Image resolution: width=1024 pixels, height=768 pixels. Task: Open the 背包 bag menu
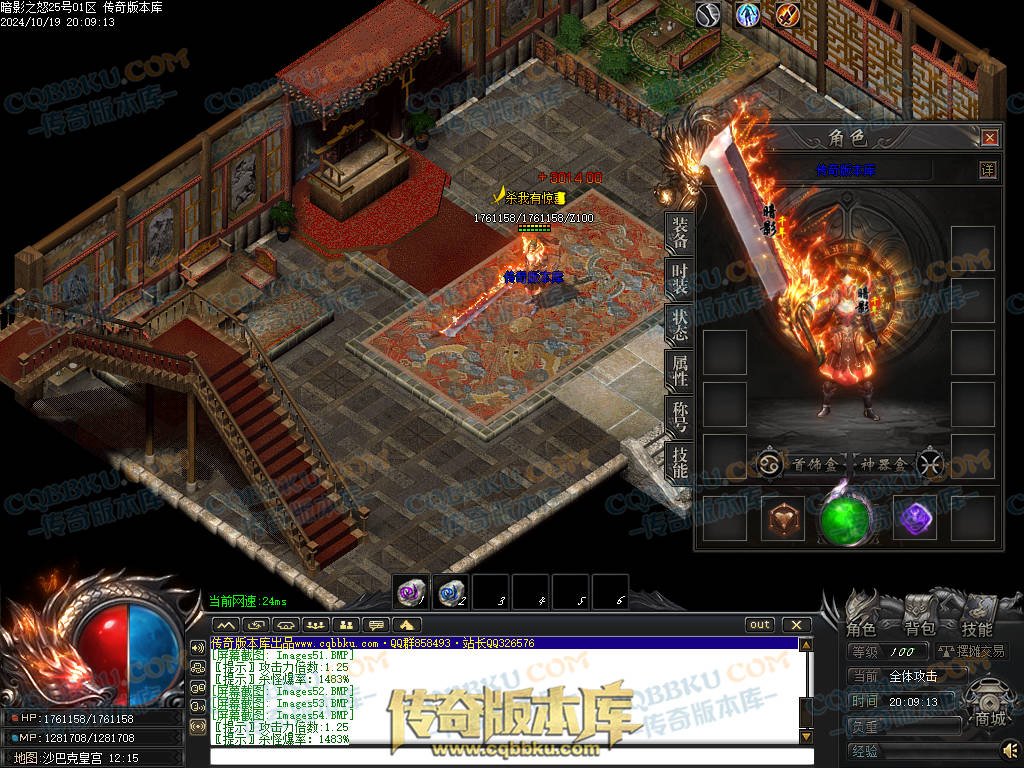pos(919,629)
